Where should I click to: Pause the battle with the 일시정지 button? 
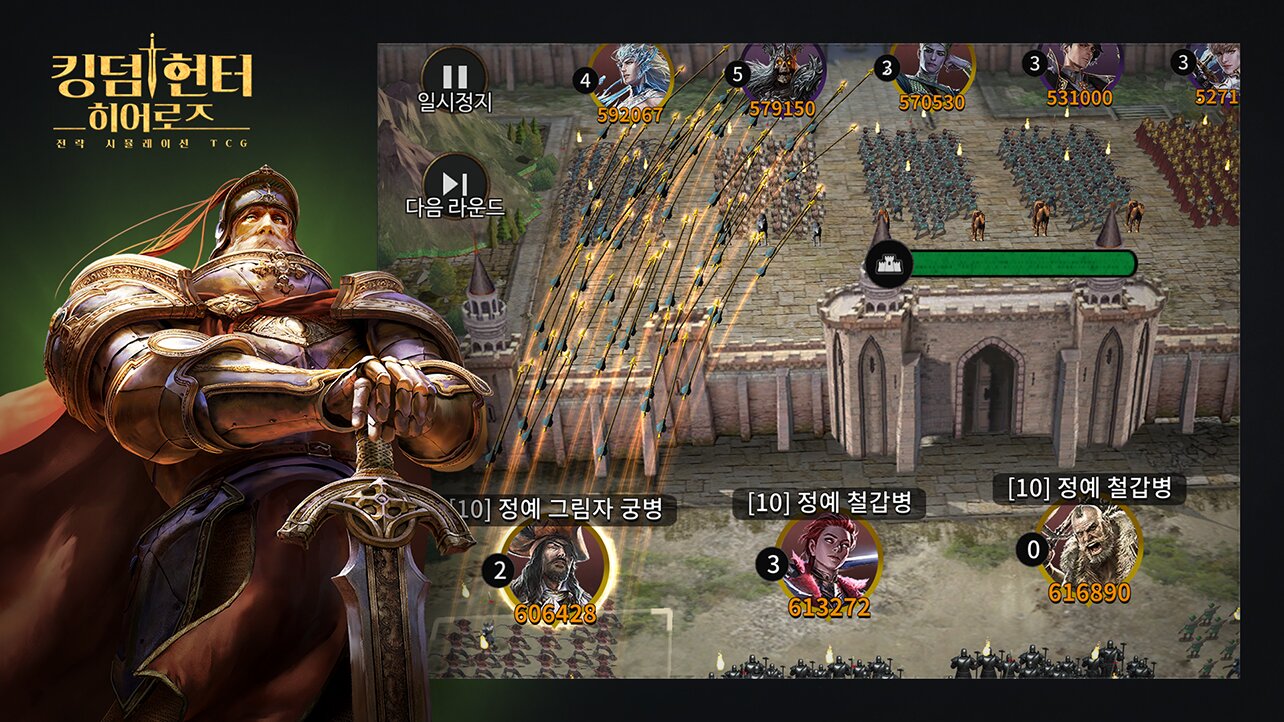454,76
